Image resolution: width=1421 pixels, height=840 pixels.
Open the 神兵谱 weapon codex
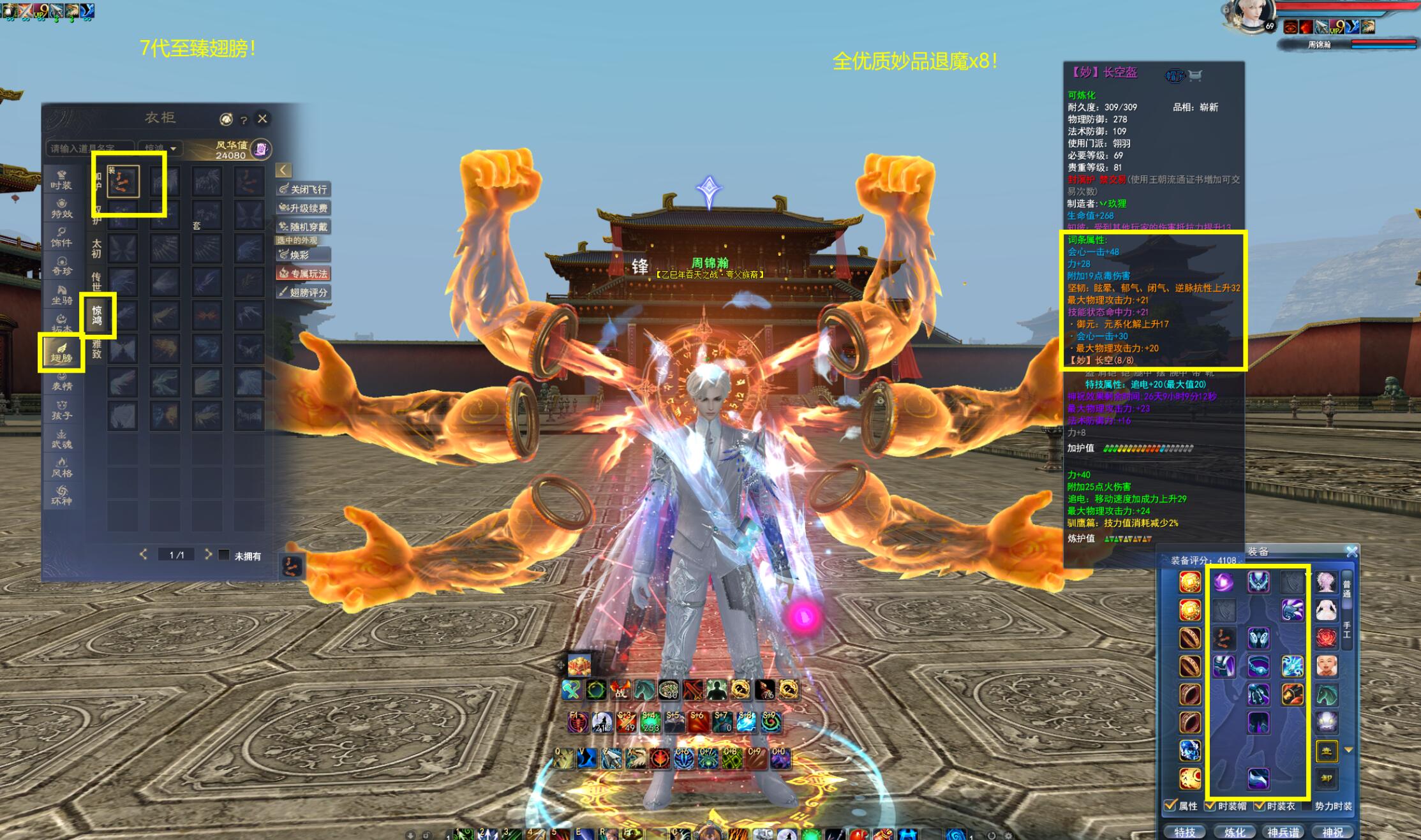(x=1283, y=832)
